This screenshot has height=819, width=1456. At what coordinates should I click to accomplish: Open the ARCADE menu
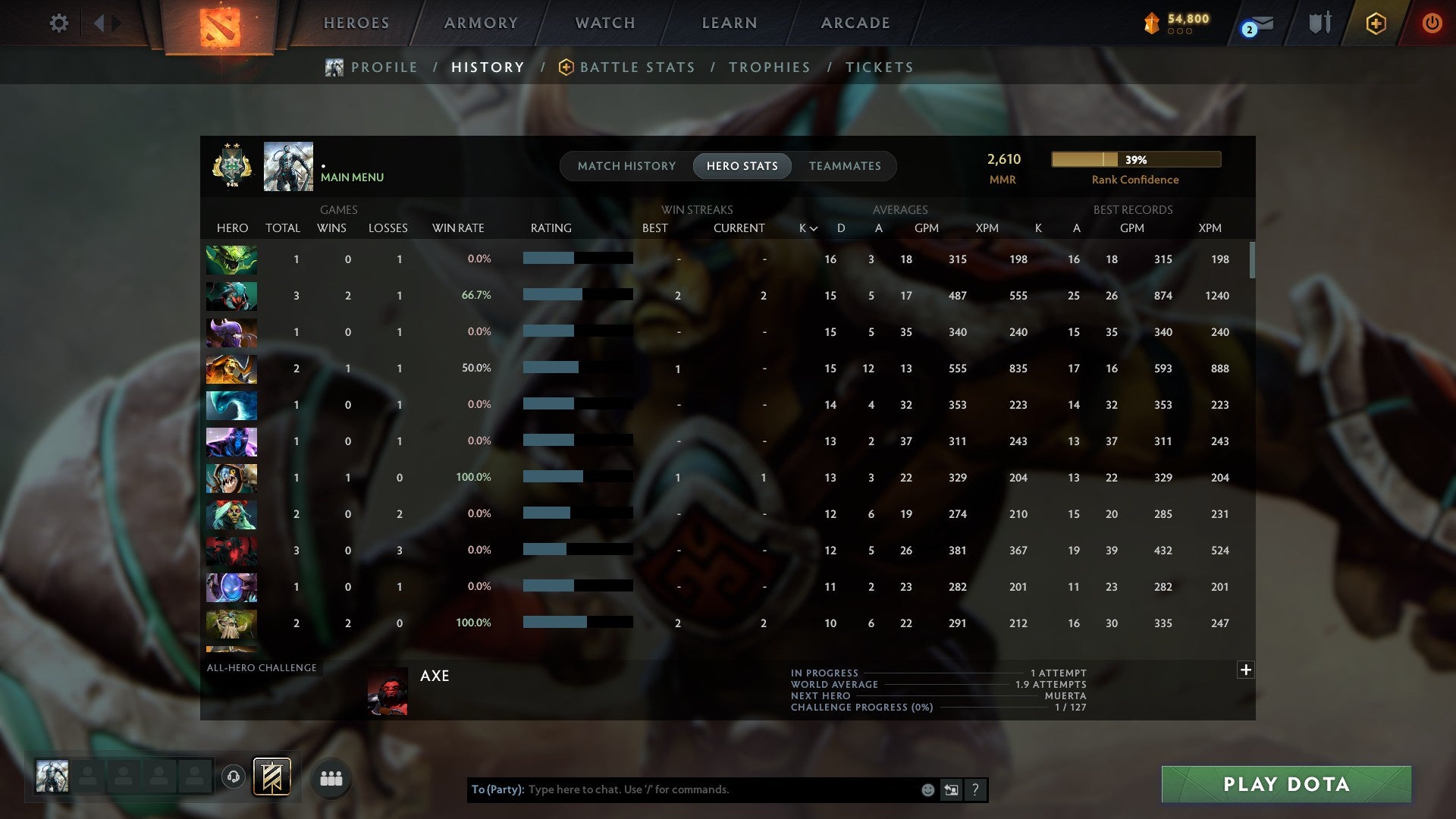[854, 23]
